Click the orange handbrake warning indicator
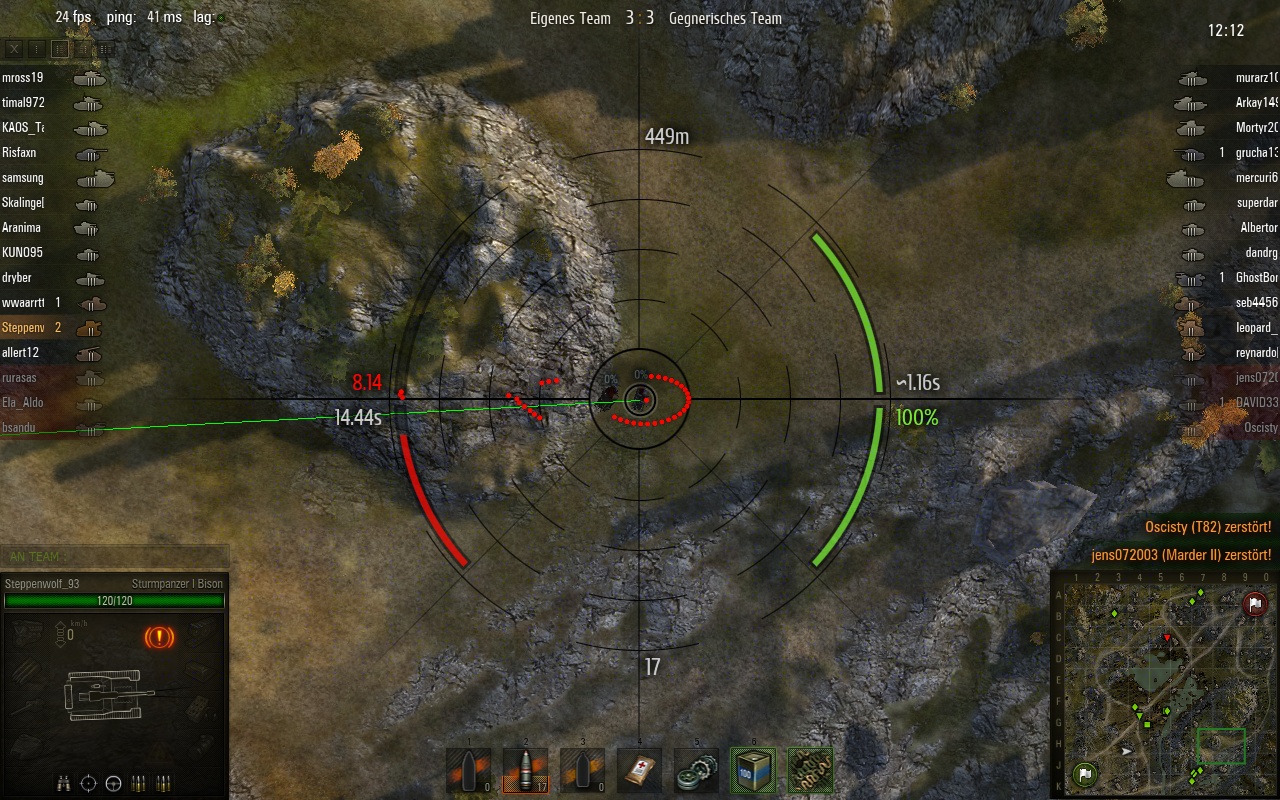Screen dimensions: 1280x800 pos(158,636)
